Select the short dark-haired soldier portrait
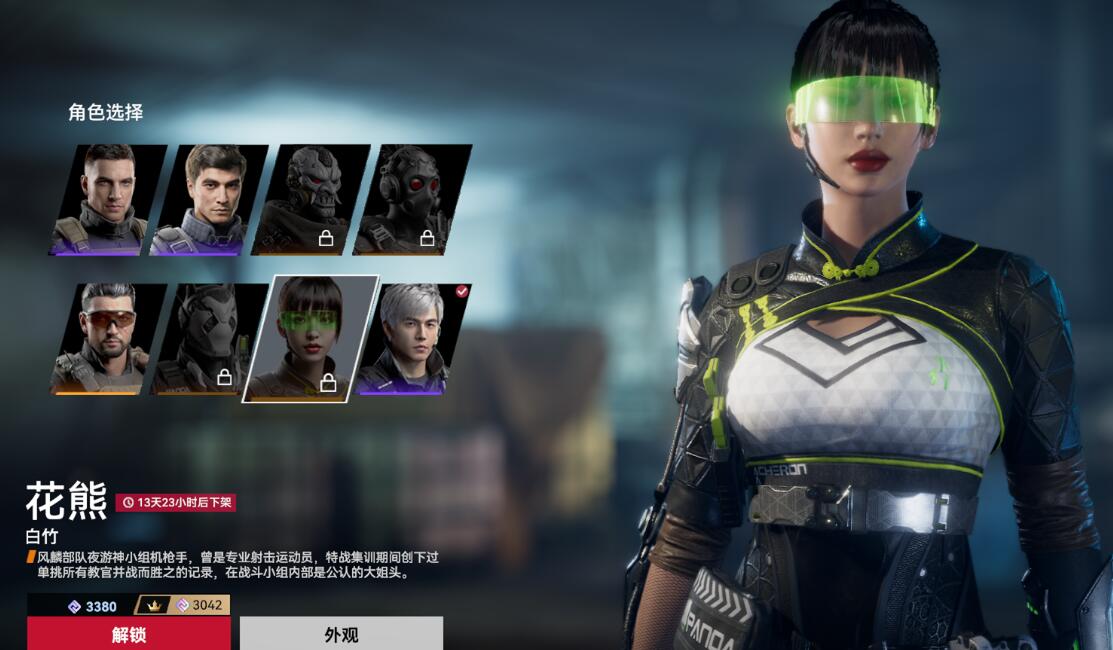The image size is (1113, 650). (108, 200)
